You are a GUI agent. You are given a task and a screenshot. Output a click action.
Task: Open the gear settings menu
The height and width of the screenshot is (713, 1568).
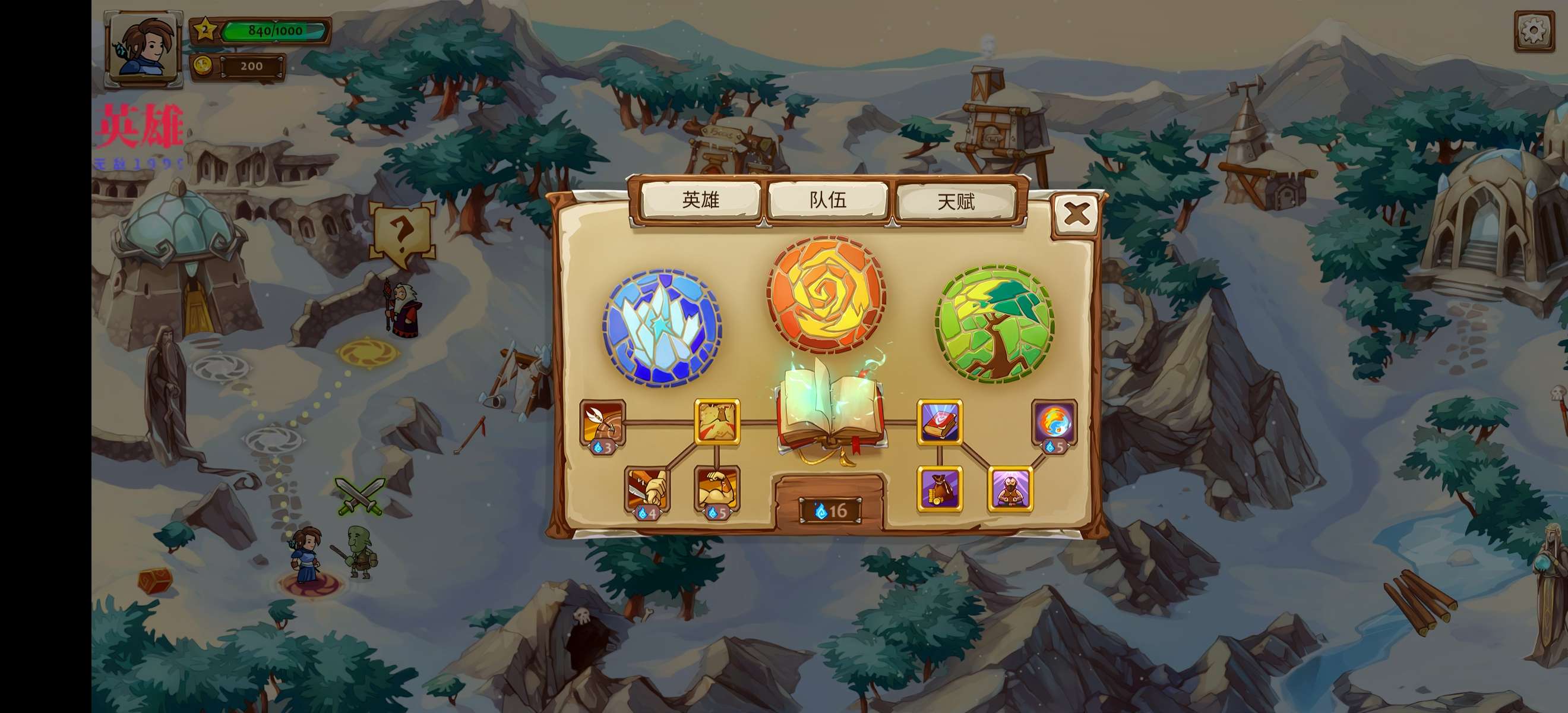[x=1534, y=30]
